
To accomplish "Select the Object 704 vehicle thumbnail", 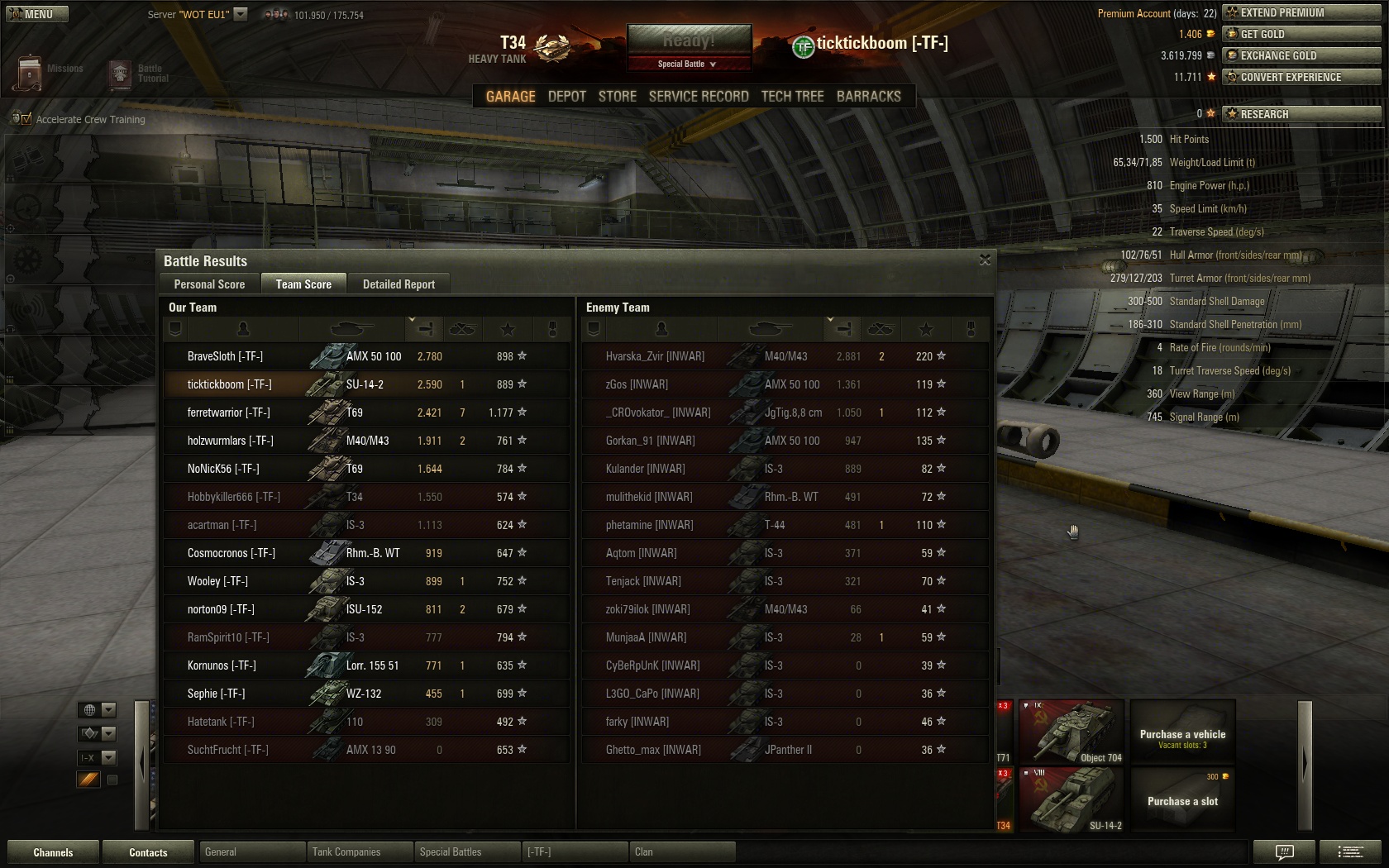I will 1072,732.
